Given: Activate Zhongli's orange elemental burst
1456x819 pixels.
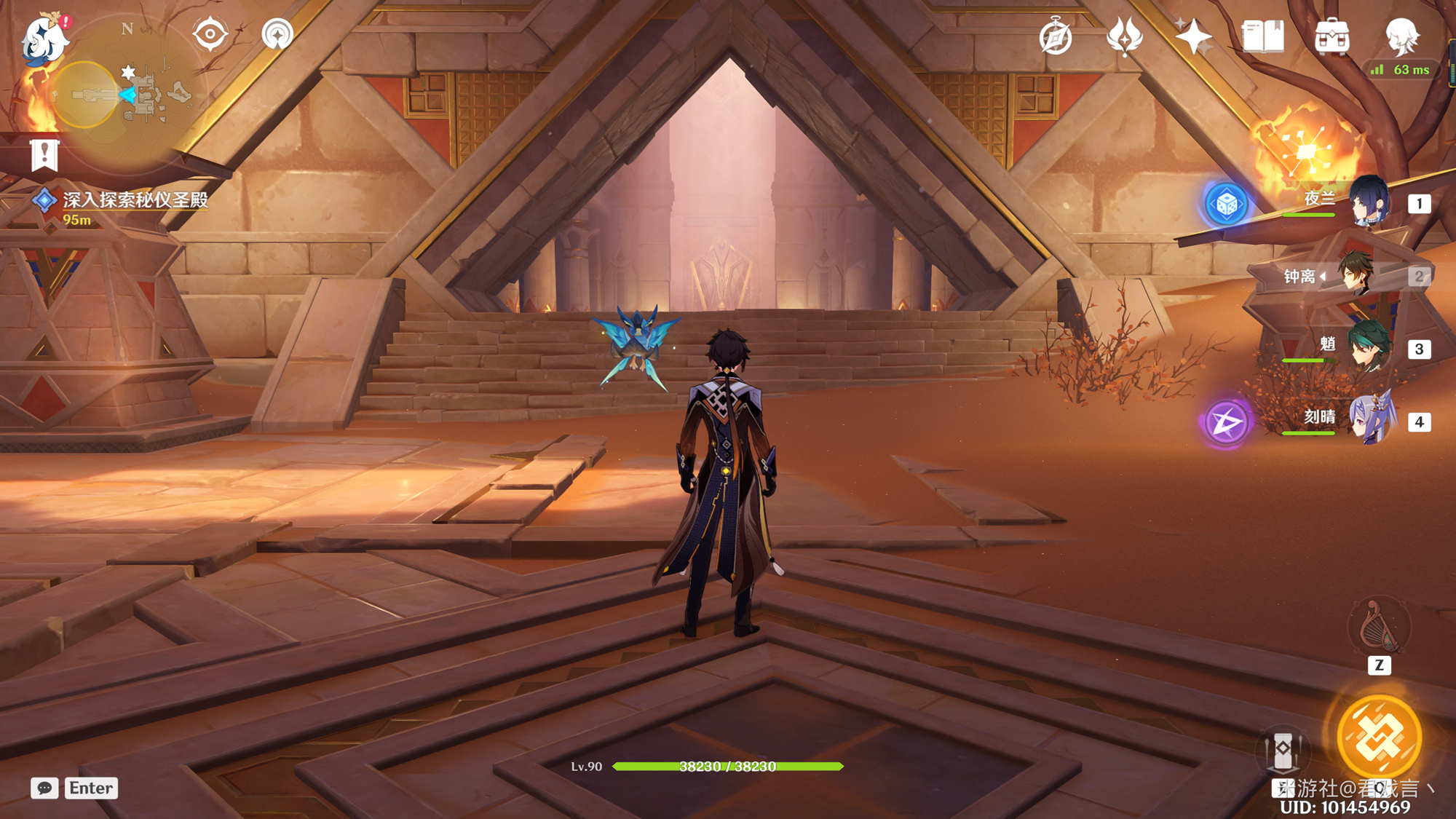Looking at the screenshot, I should [1379, 737].
